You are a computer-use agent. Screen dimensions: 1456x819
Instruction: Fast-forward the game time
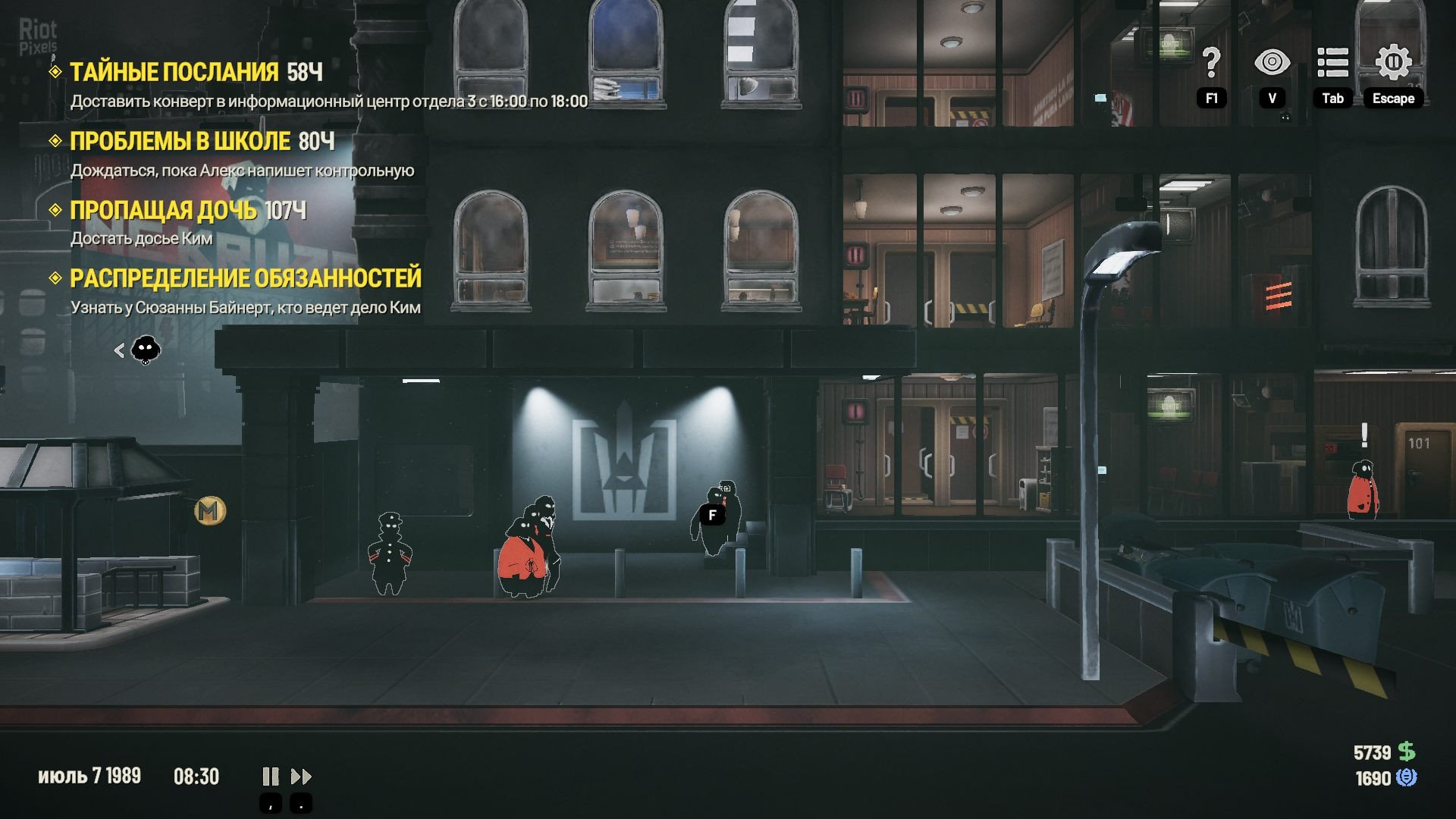301,777
